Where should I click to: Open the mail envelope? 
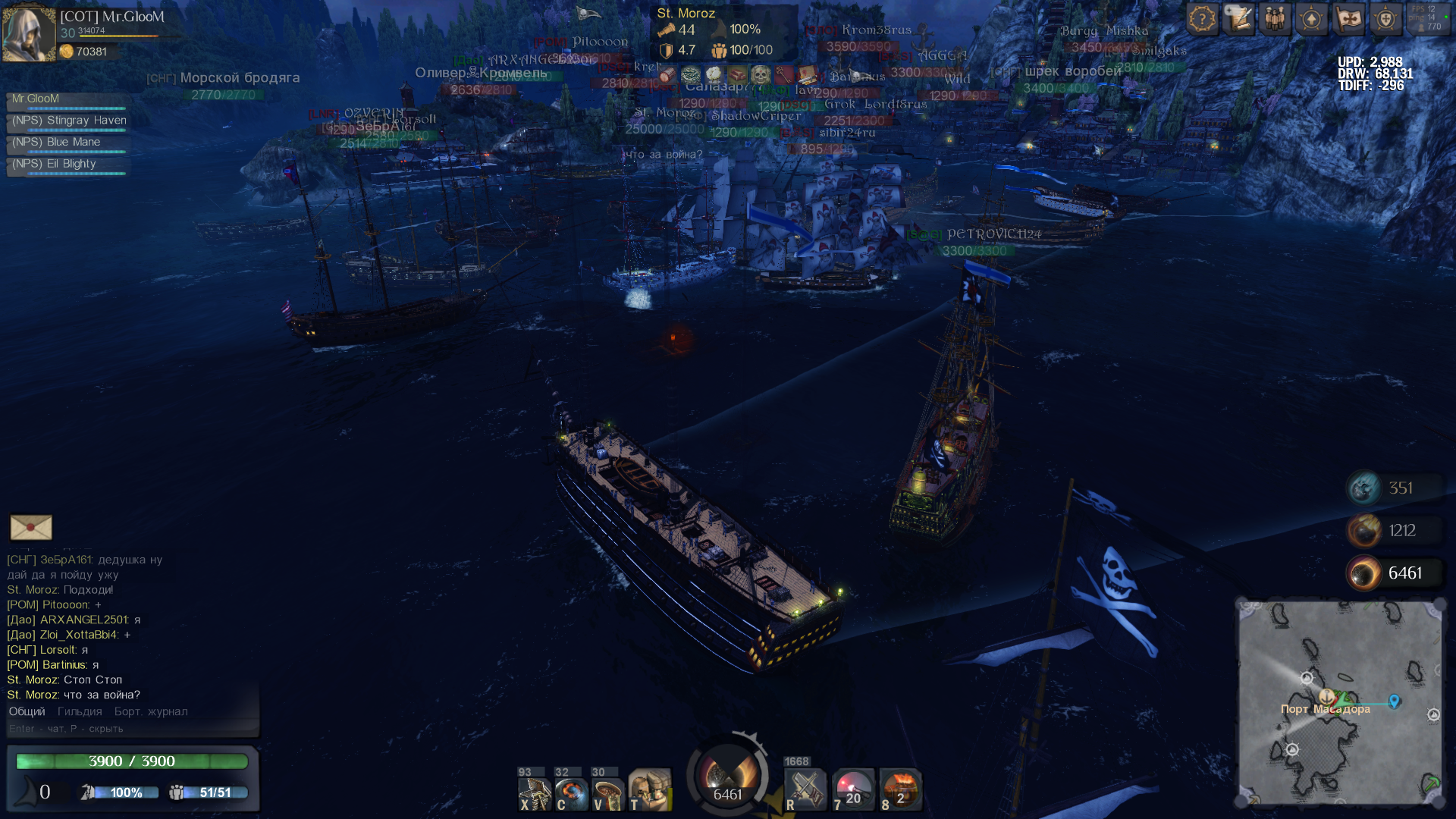click(31, 528)
